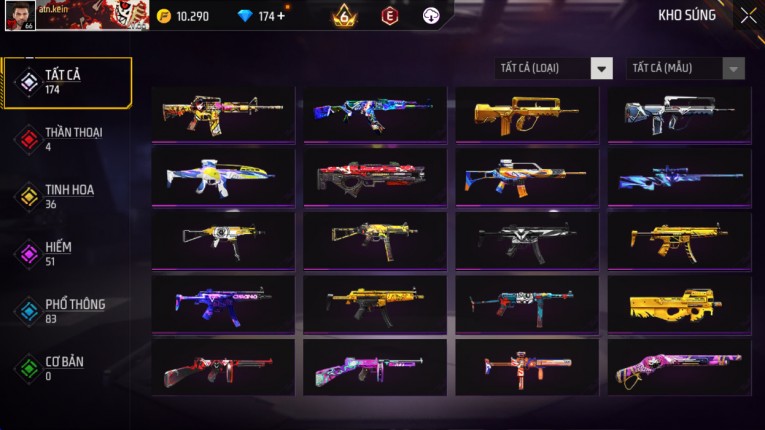
Task: Choose the yellow P90 skin
Action: [x=678, y=304]
